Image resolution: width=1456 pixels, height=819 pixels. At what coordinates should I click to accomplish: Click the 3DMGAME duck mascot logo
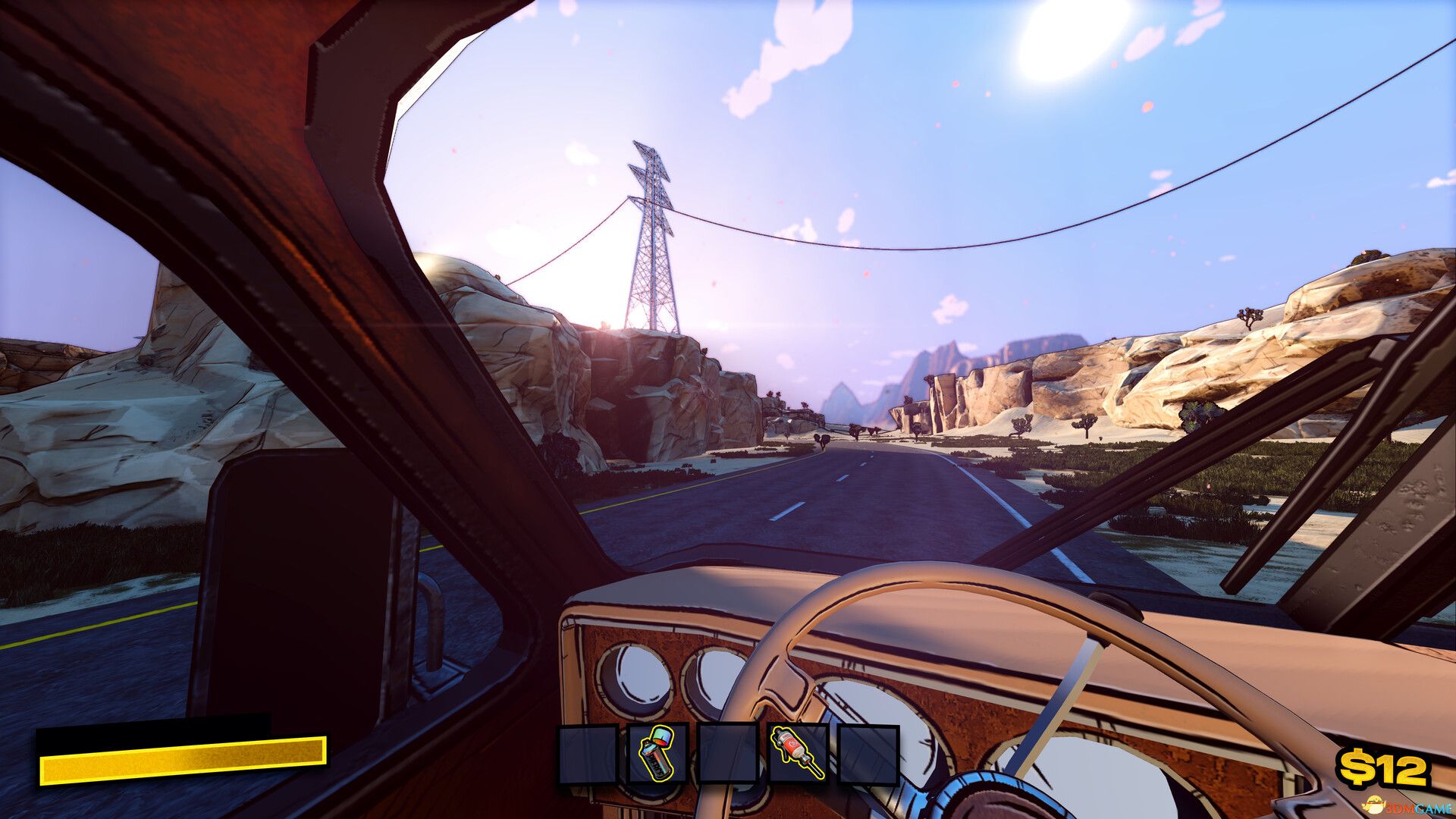tap(1374, 805)
